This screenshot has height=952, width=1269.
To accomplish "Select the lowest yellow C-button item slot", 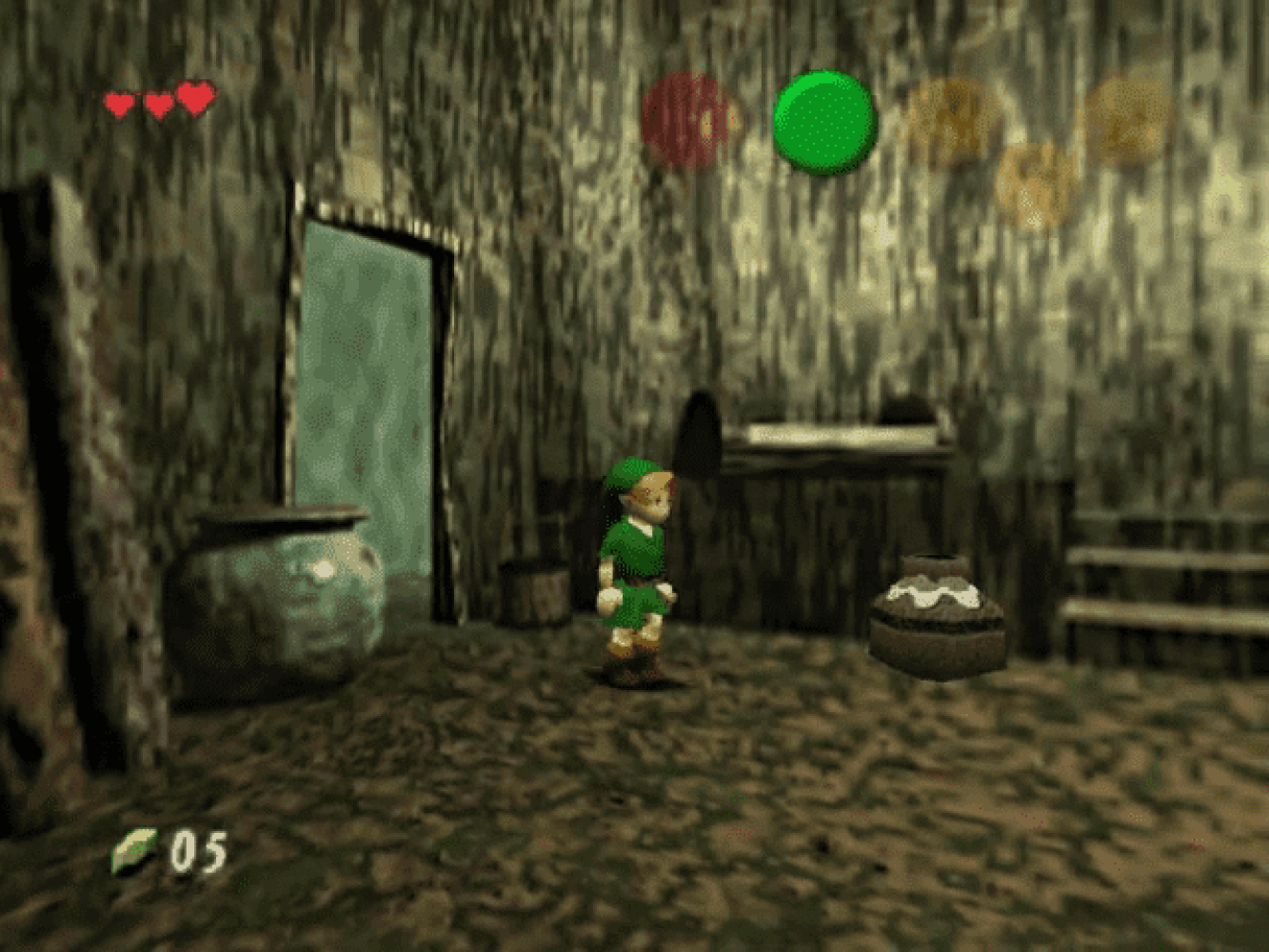I will 1038,186.
